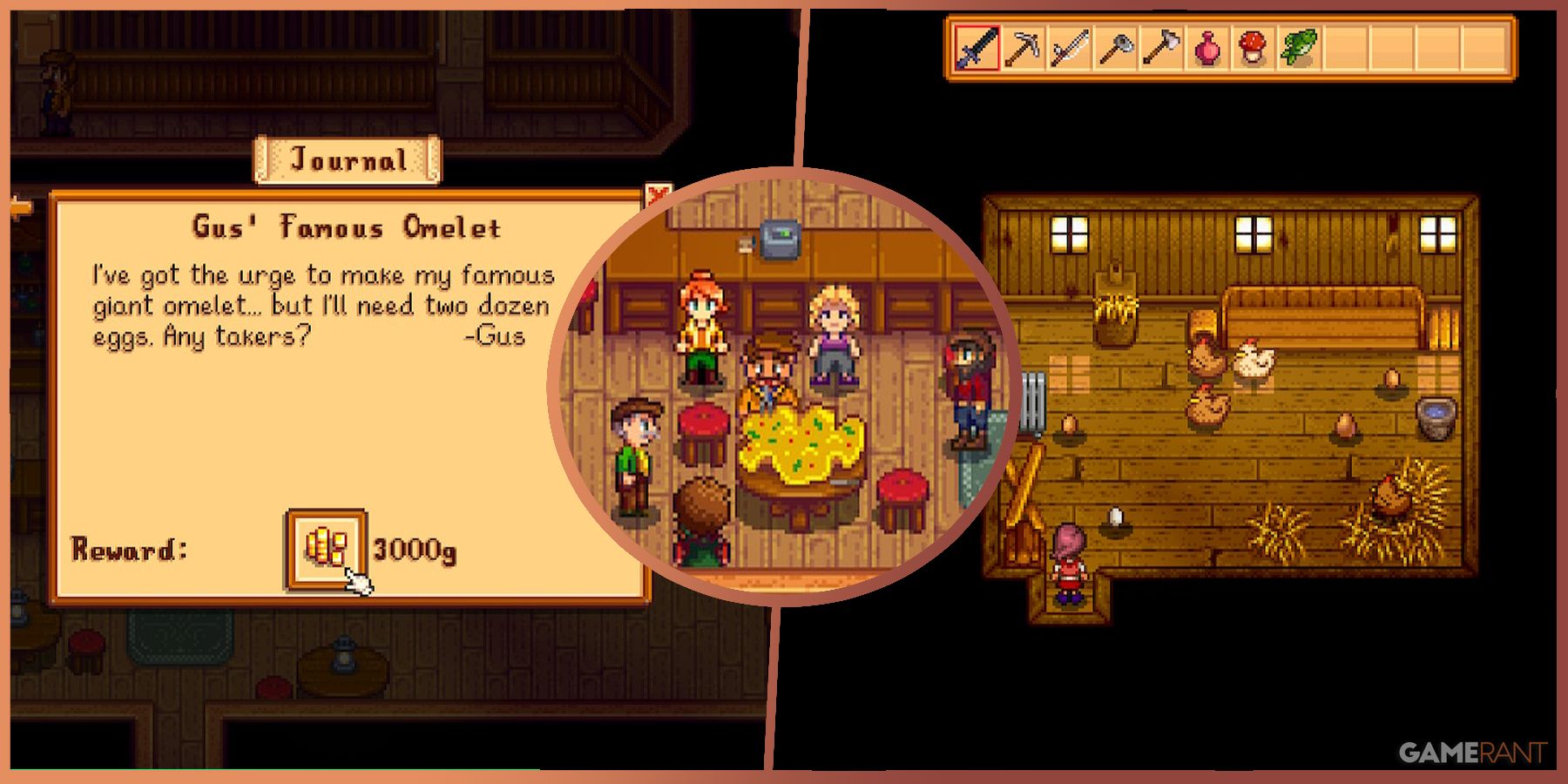Select the hoe tool slot

coord(1115,48)
